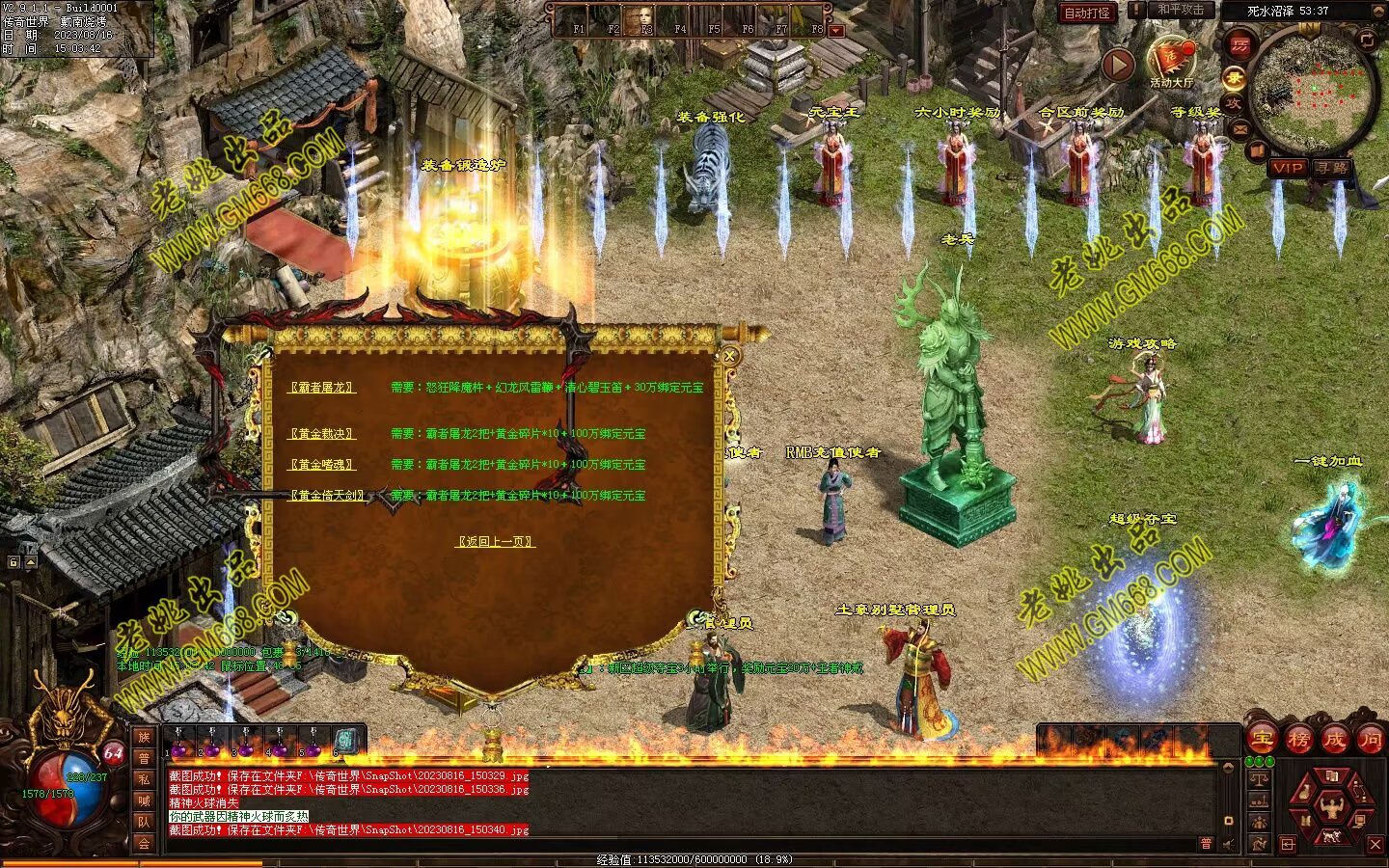Viewport: 1389px width, 868px height.
Task: Switch the 和平攻击 attack mode
Action: [1180, 11]
